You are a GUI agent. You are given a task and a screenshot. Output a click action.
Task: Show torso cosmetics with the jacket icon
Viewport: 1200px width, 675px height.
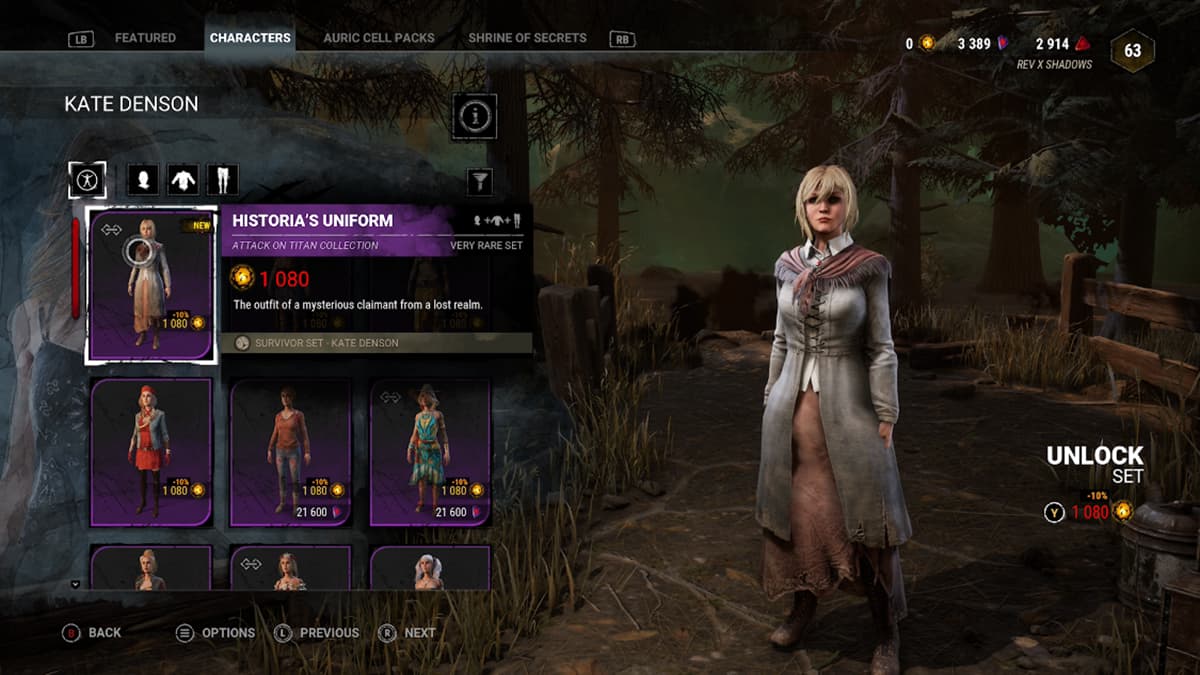[182, 180]
